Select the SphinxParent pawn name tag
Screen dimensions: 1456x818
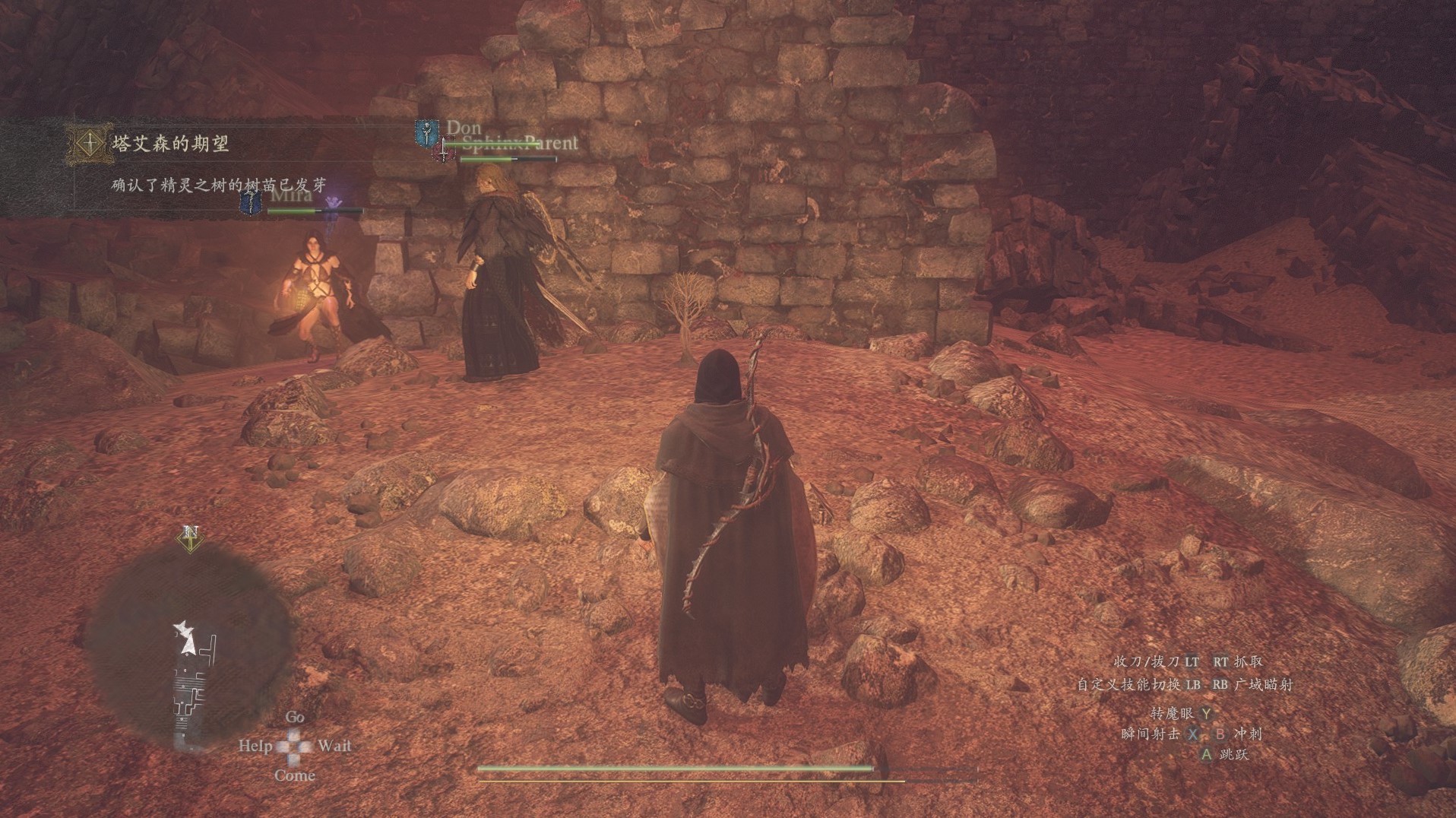(520, 143)
